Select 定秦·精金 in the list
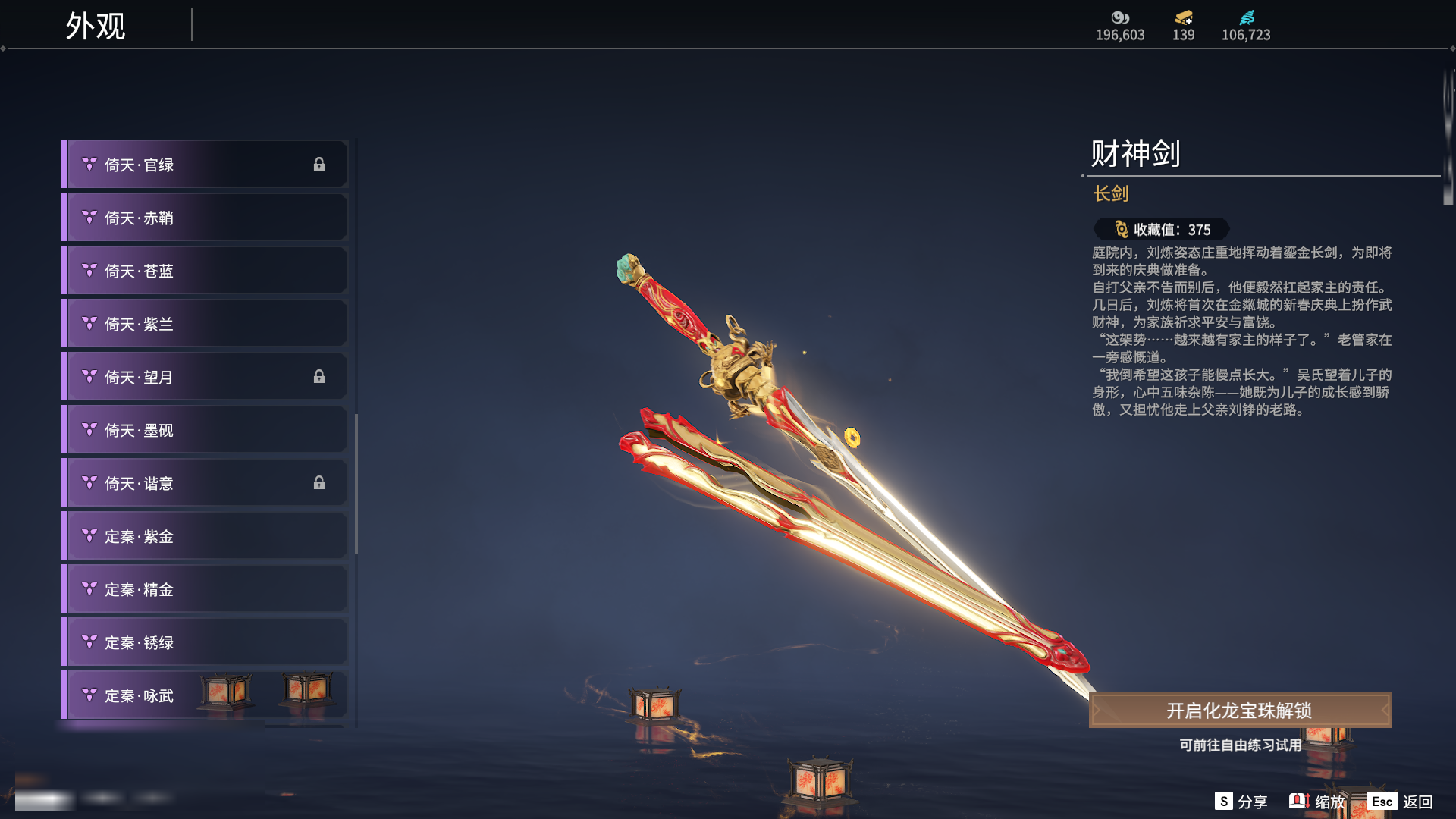 pyautogui.click(x=205, y=589)
